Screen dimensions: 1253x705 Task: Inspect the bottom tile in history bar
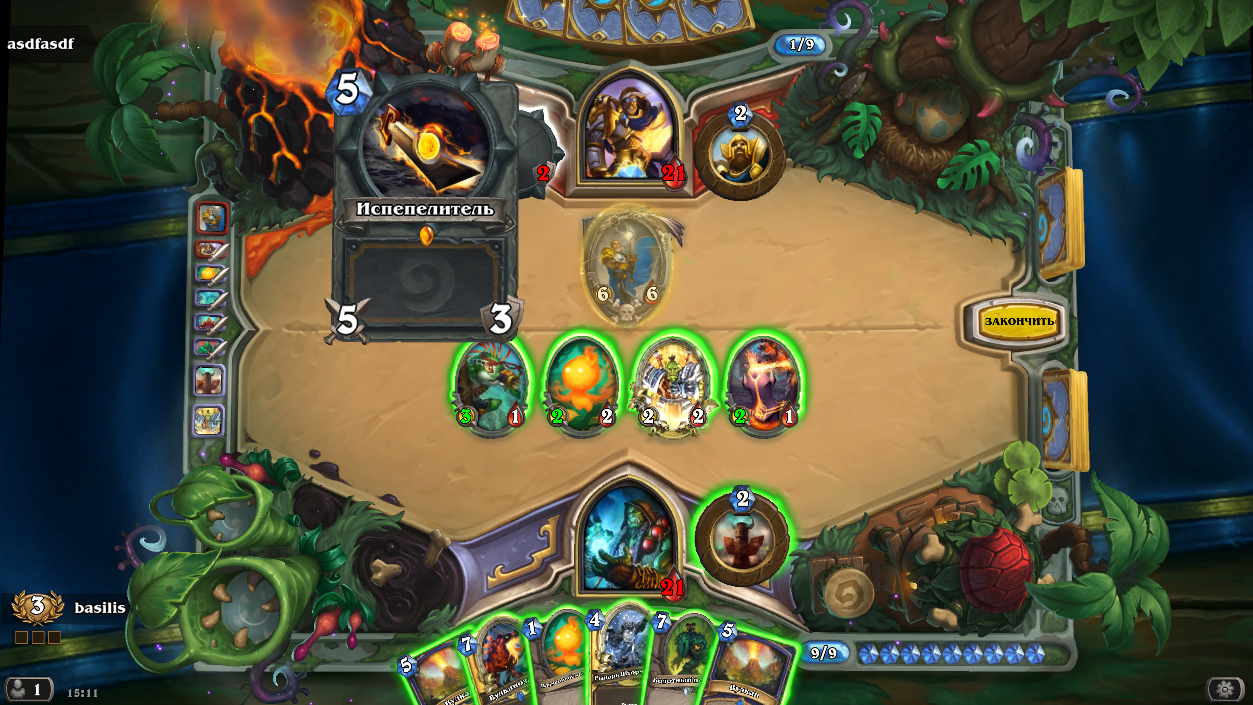pos(209,420)
